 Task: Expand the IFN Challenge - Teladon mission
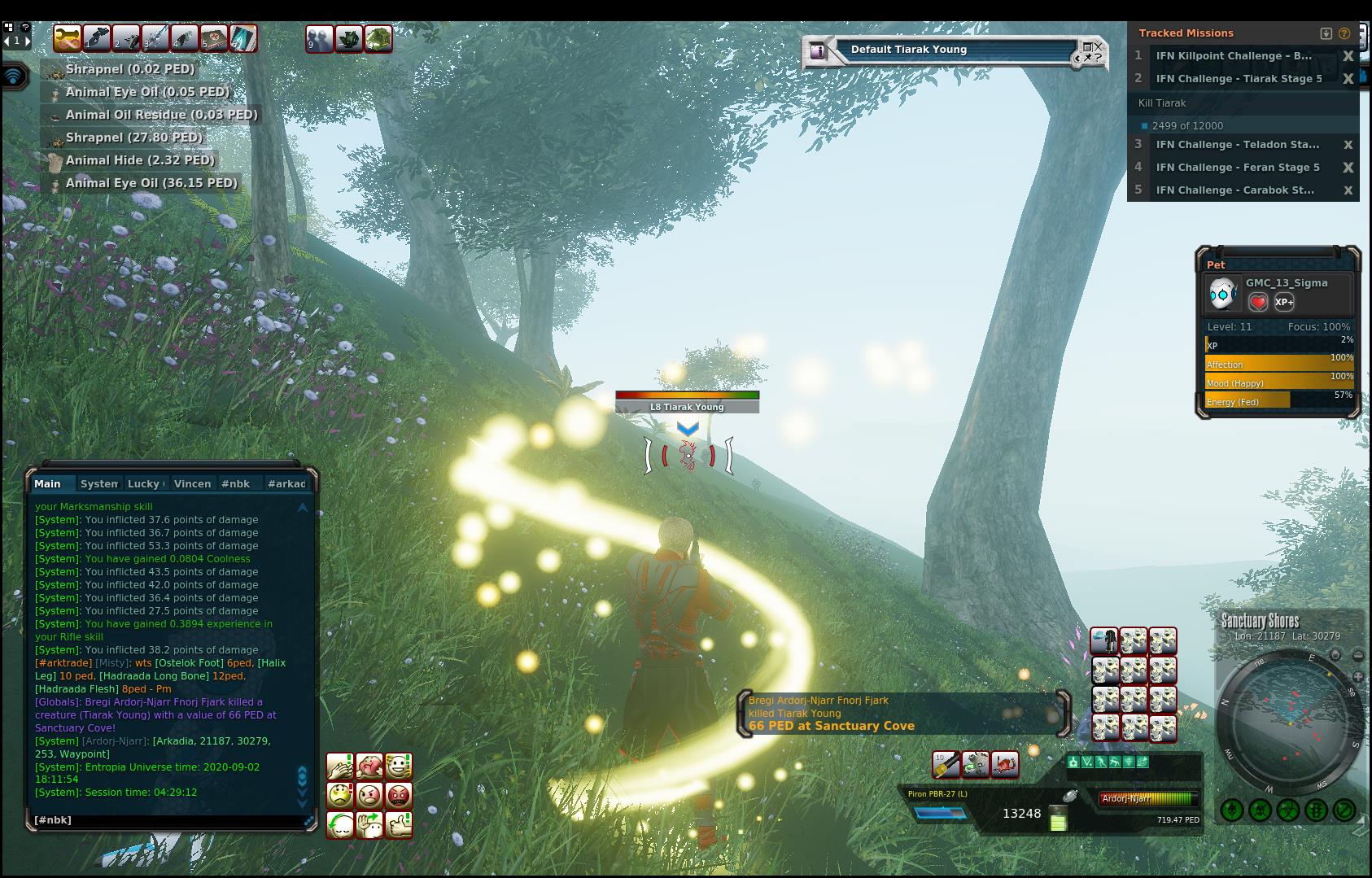1237,145
